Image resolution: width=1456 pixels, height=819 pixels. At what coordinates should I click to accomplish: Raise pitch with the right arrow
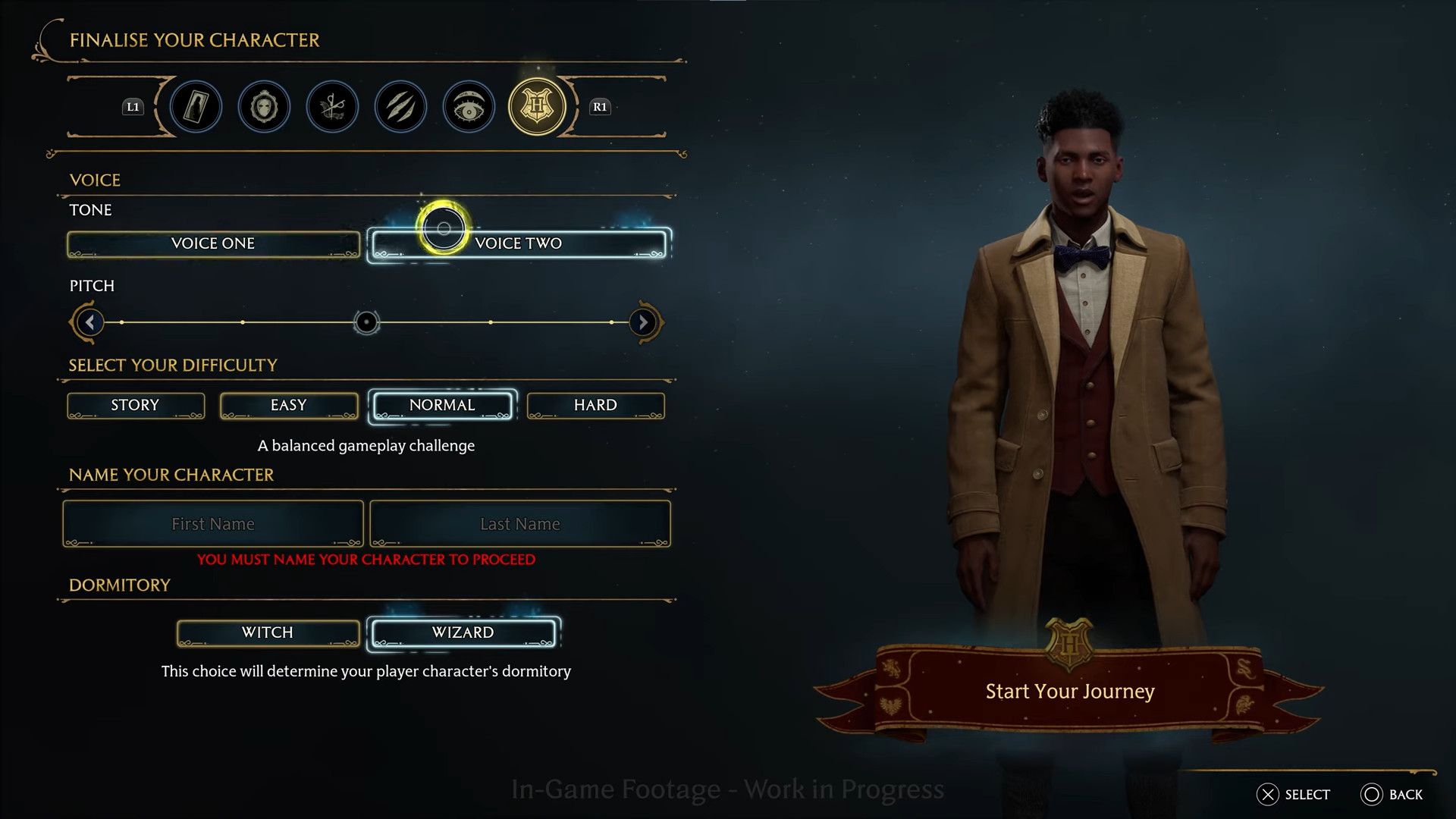point(643,322)
